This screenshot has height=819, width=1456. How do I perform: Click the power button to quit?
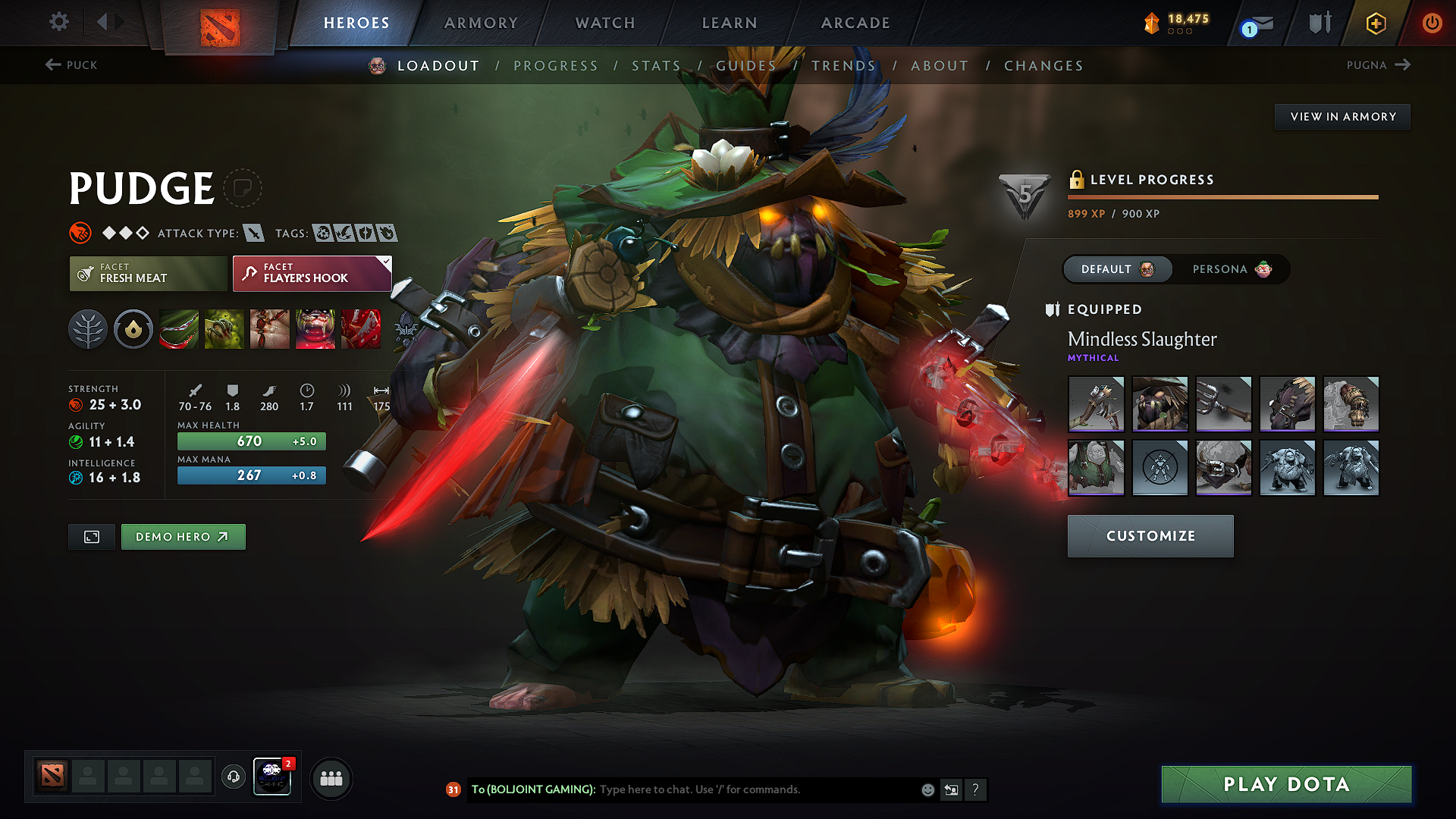[x=1432, y=23]
